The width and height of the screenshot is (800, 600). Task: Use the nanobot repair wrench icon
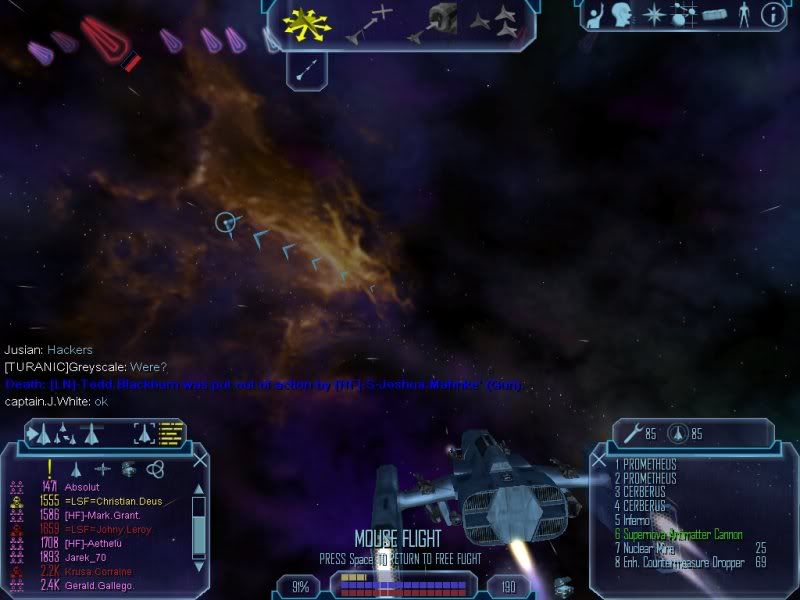(631, 434)
